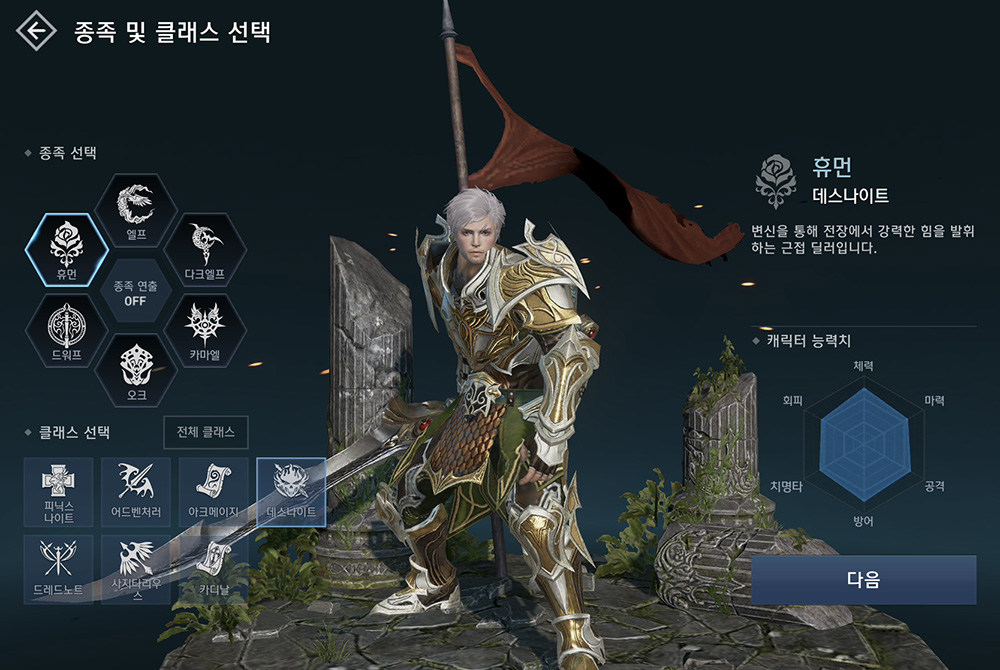
Task: Click the 다음 (Next) button
Action: [863, 580]
